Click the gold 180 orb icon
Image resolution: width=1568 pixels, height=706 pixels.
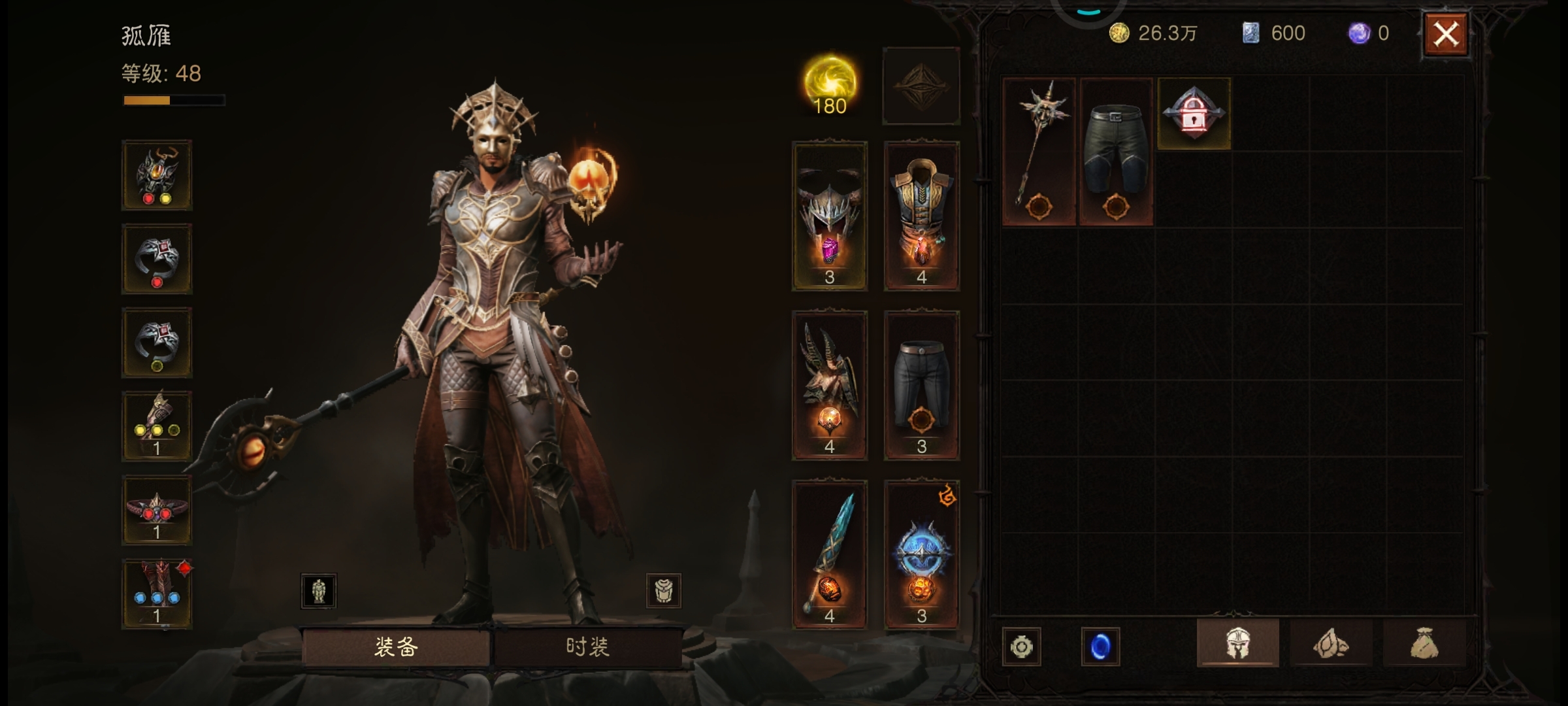point(830,85)
